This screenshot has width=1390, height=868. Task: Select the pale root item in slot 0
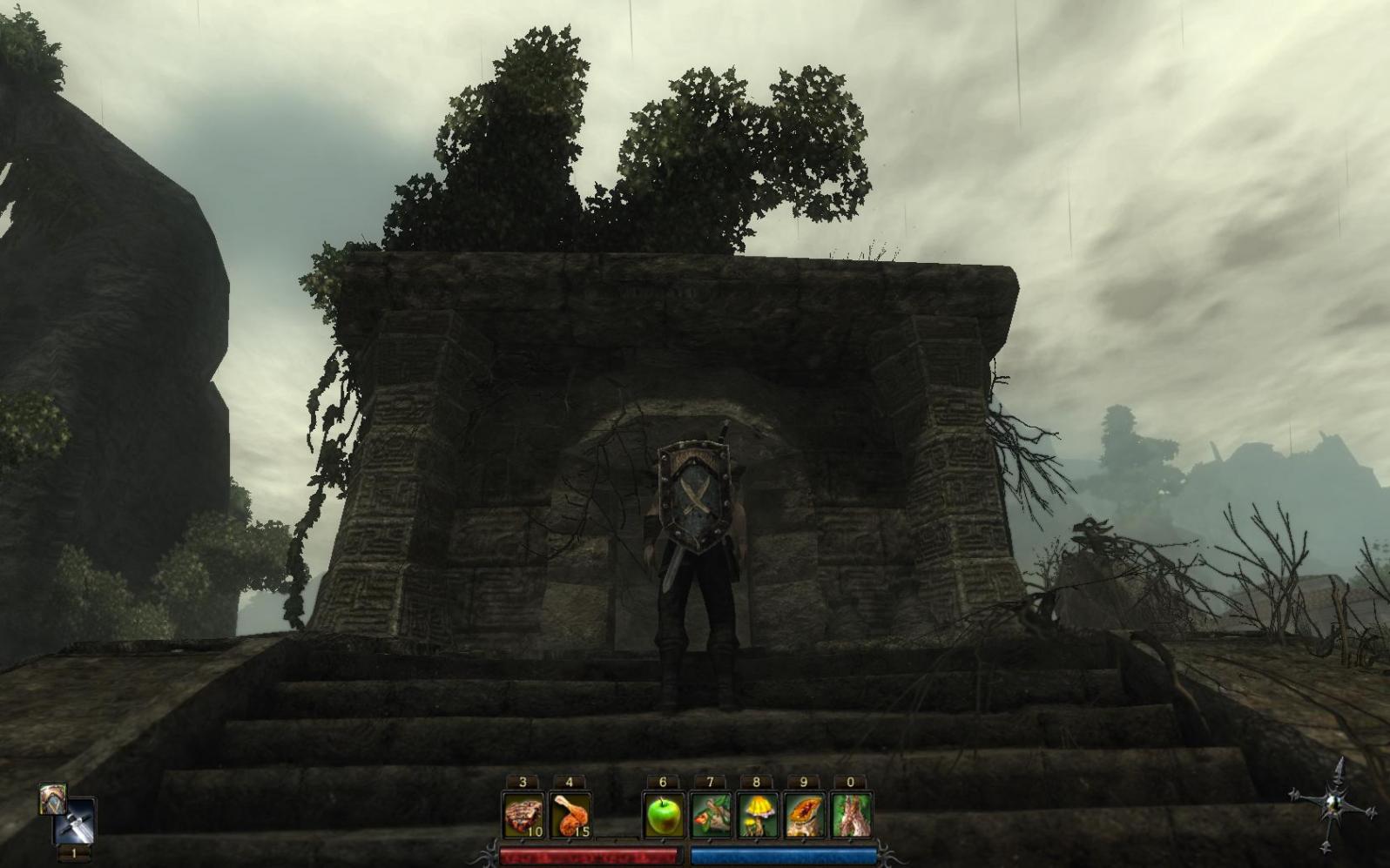click(851, 817)
